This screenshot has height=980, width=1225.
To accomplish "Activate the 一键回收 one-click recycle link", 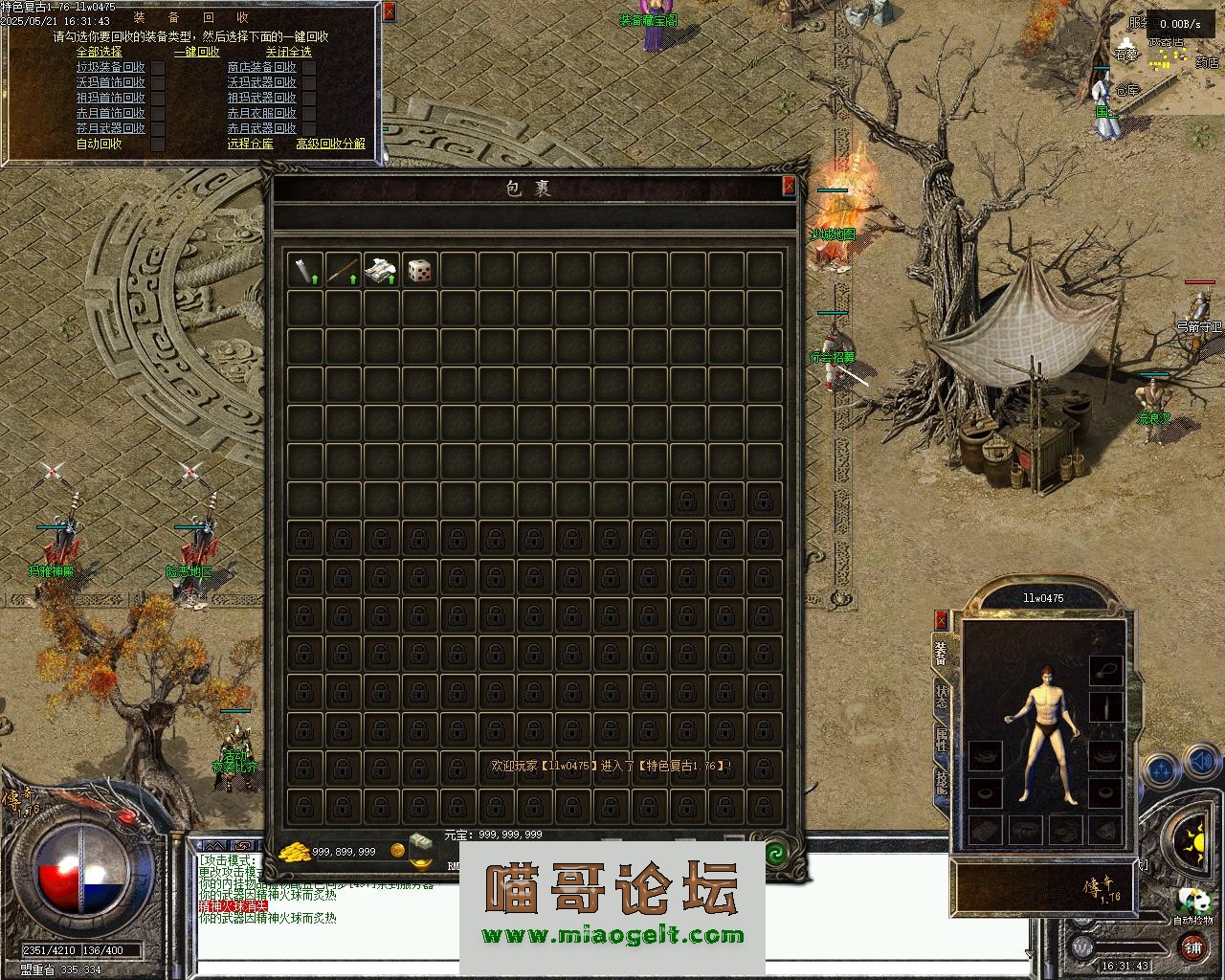I will coord(196,52).
